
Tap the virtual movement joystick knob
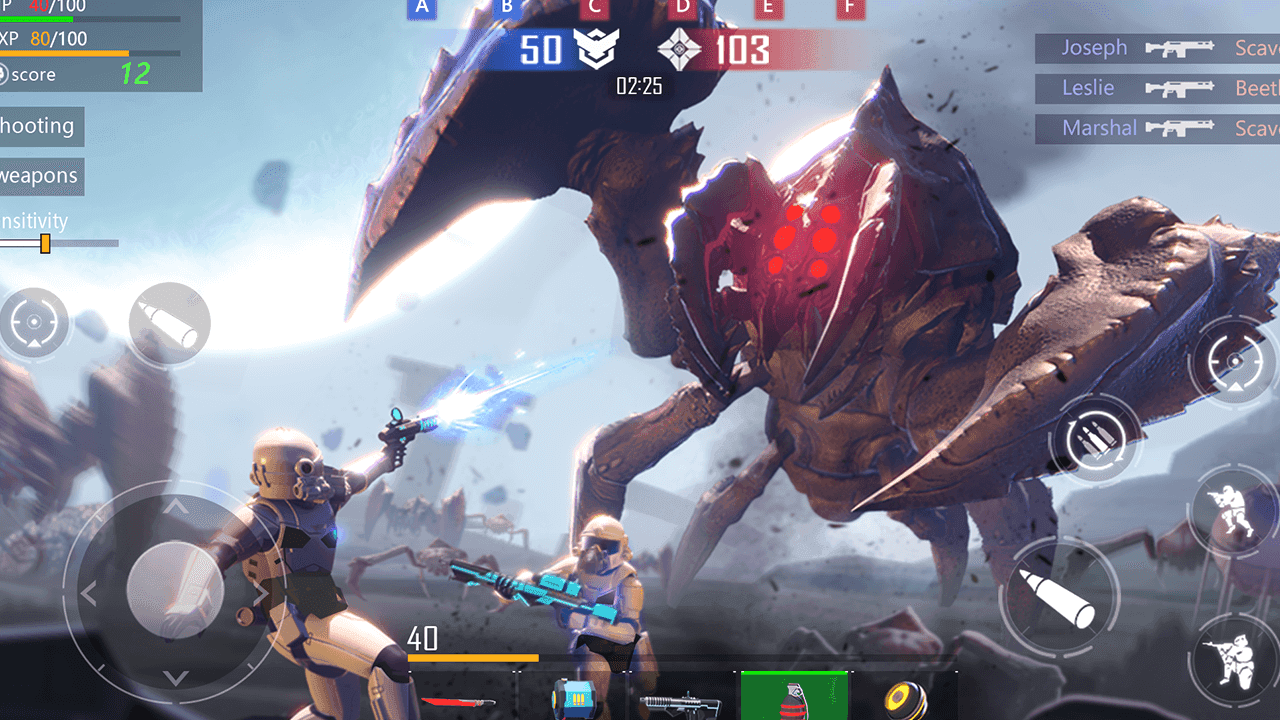[x=176, y=591]
